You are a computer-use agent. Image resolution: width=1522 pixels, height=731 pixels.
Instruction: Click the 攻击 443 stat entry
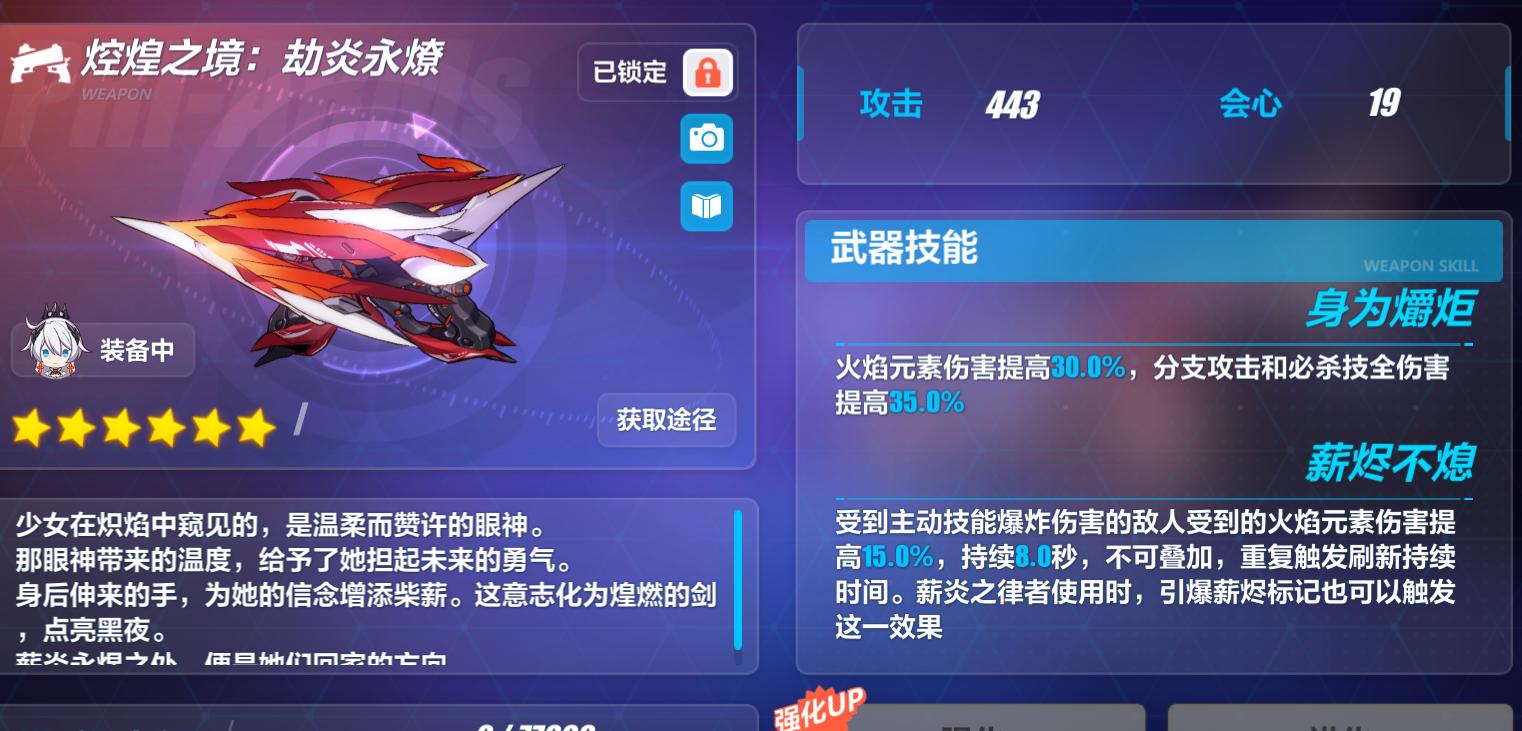[950, 104]
